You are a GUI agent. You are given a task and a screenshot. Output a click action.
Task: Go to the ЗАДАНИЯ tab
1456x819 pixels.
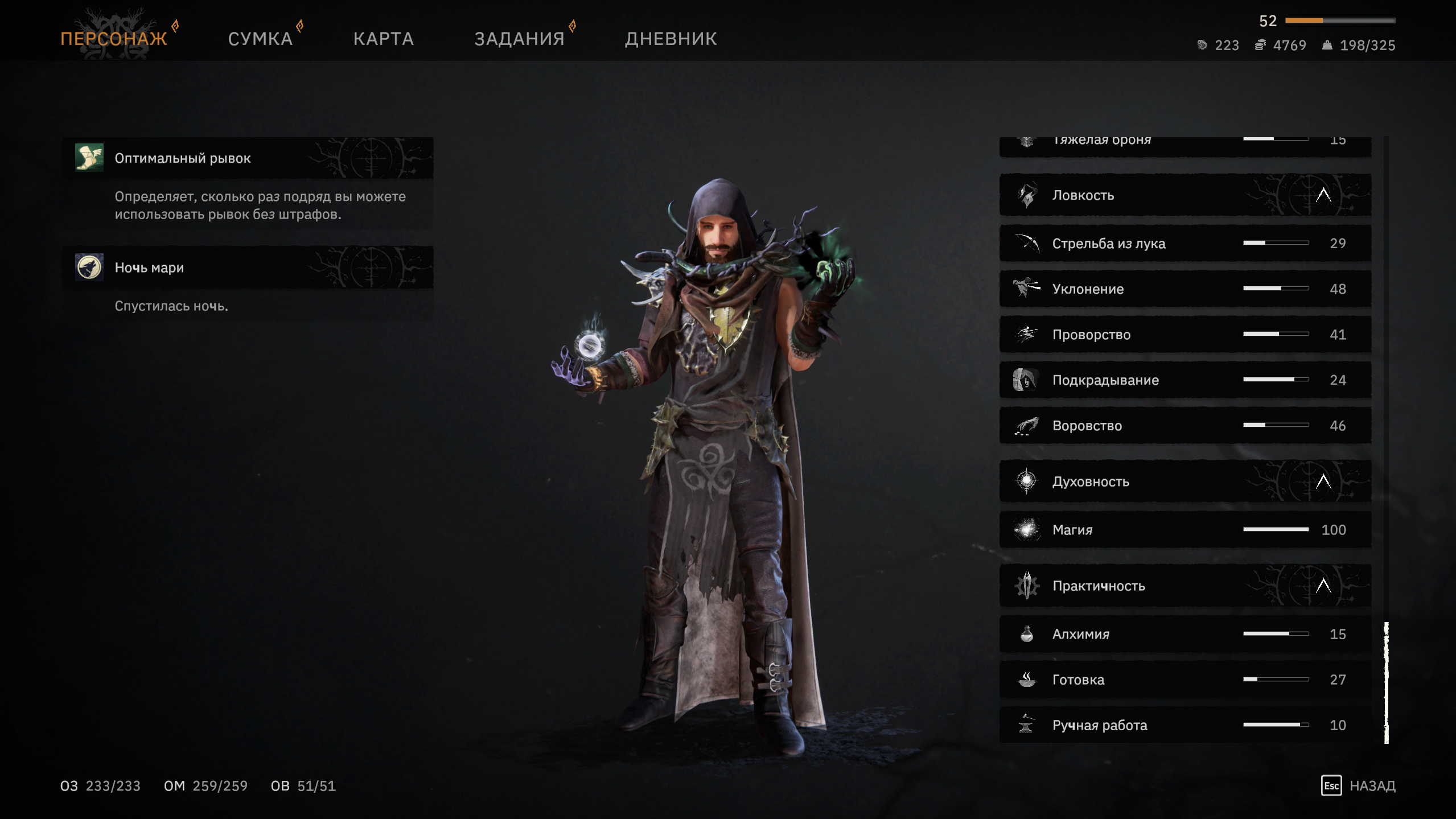pos(519,39)
